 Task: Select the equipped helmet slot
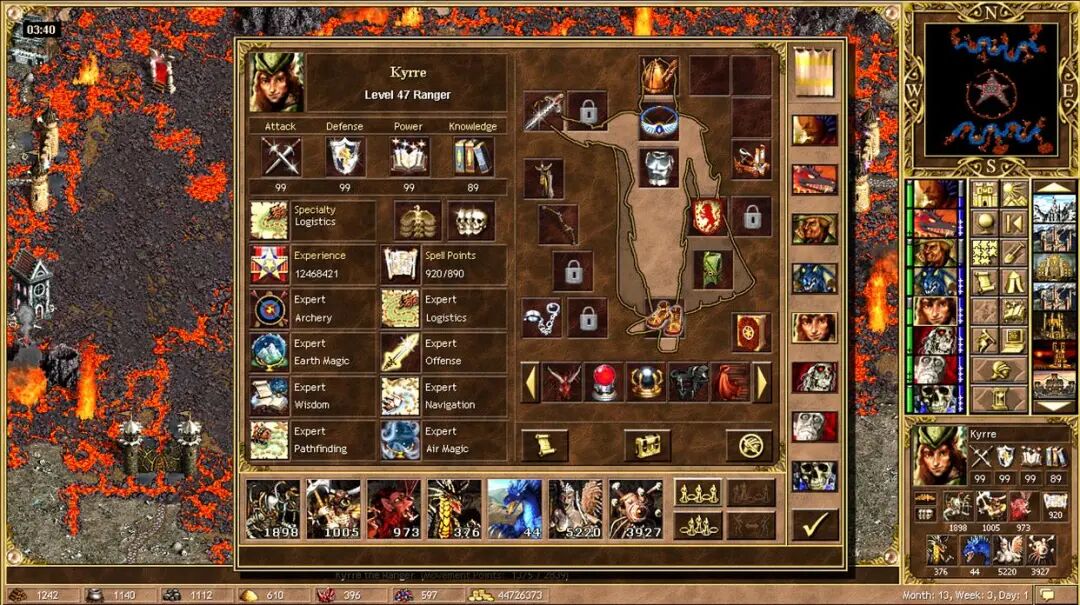659,74
